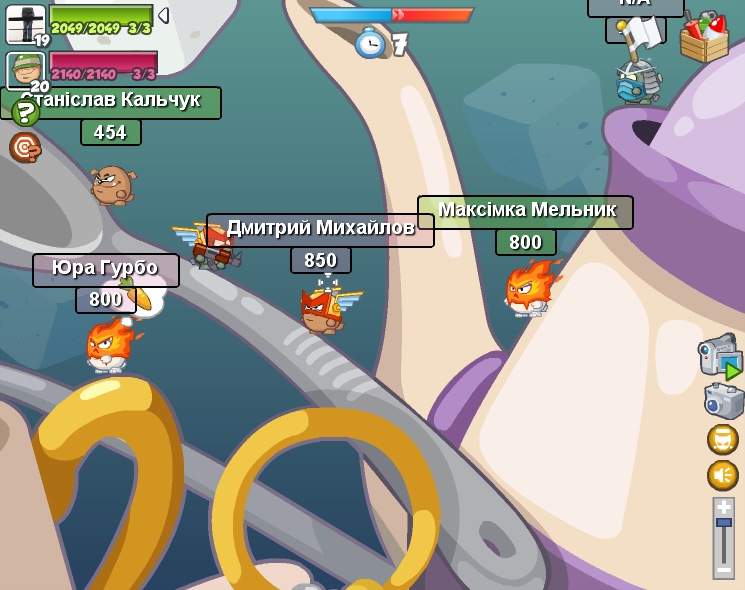Take a screenshot with the camera icon

pyautogui.click(x=723, y=401)
